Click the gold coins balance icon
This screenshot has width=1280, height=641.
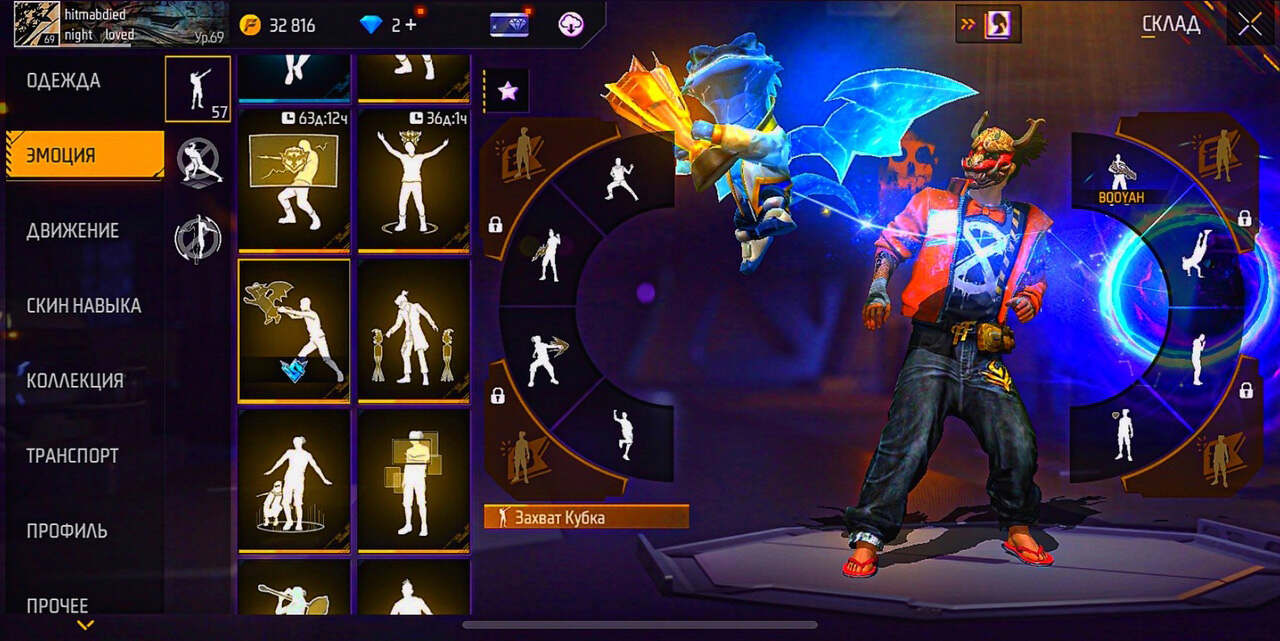click(250, 25)
